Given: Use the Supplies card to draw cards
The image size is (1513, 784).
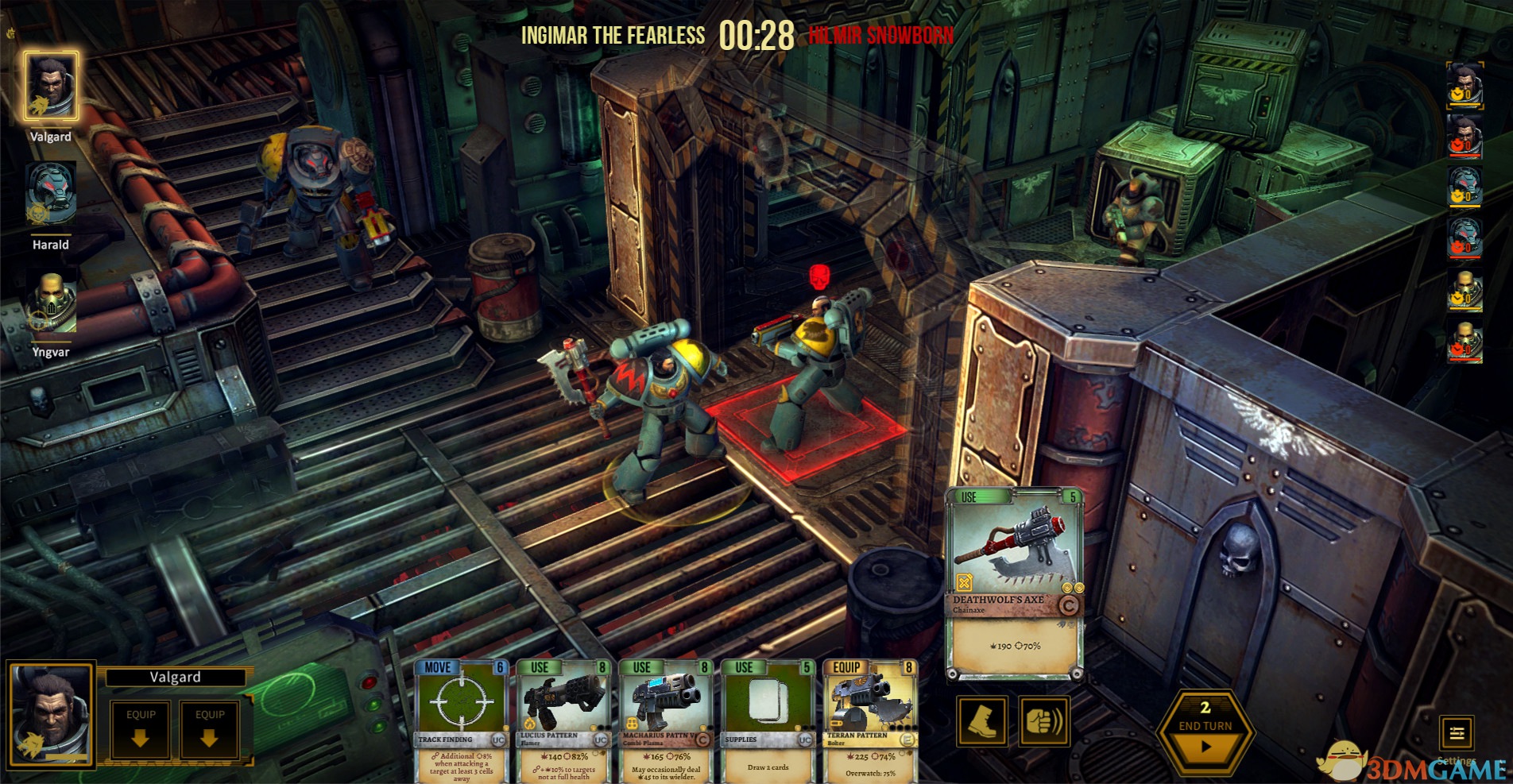Looking at the screenshot, I should pyautogui.click(x=767, y=720).
